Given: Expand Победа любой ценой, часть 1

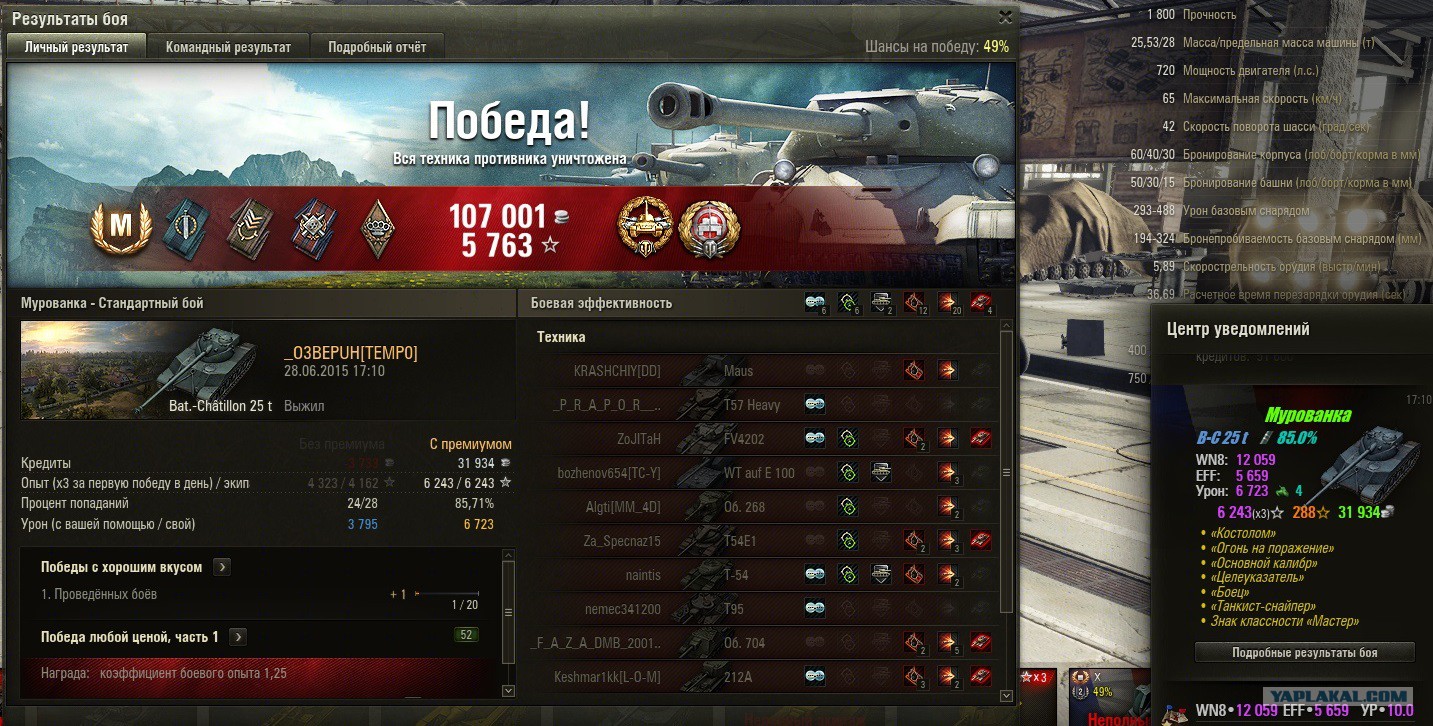Looking at the screenshot, I should click(x=238, y=637).
